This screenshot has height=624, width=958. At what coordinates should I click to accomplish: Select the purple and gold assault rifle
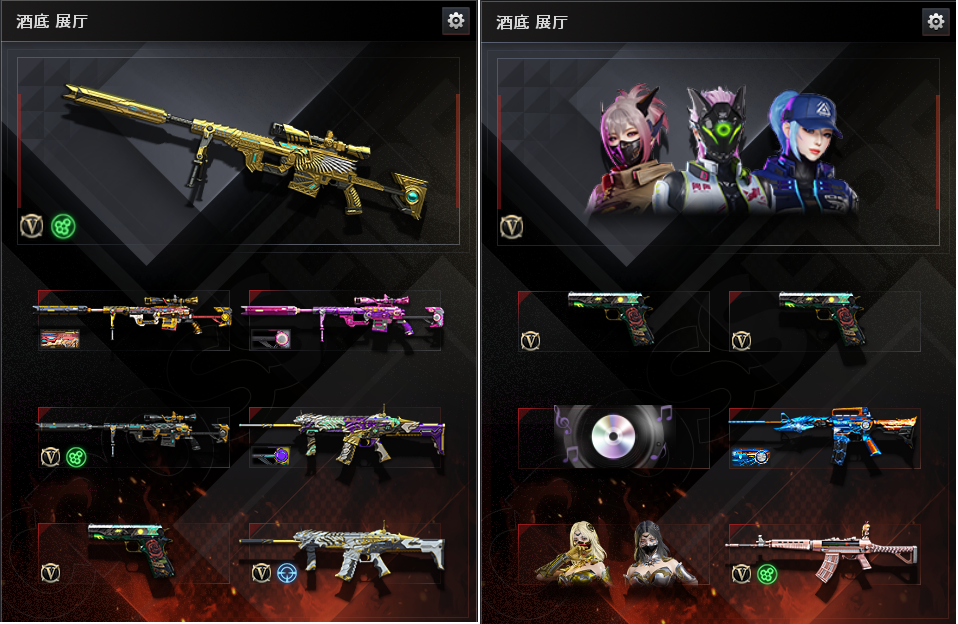(x=343, y=437)
